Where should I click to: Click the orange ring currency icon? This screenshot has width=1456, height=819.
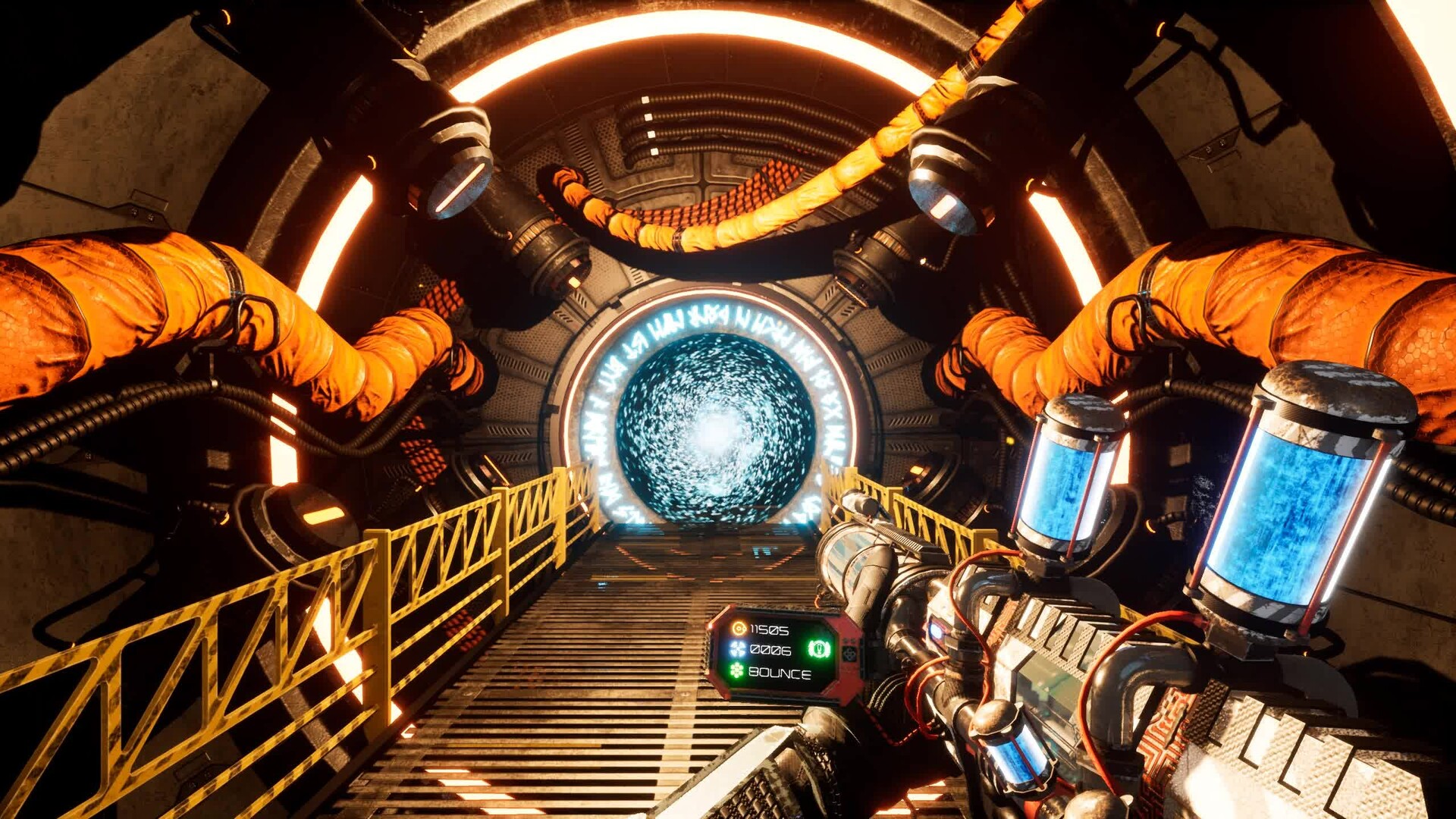738,628
